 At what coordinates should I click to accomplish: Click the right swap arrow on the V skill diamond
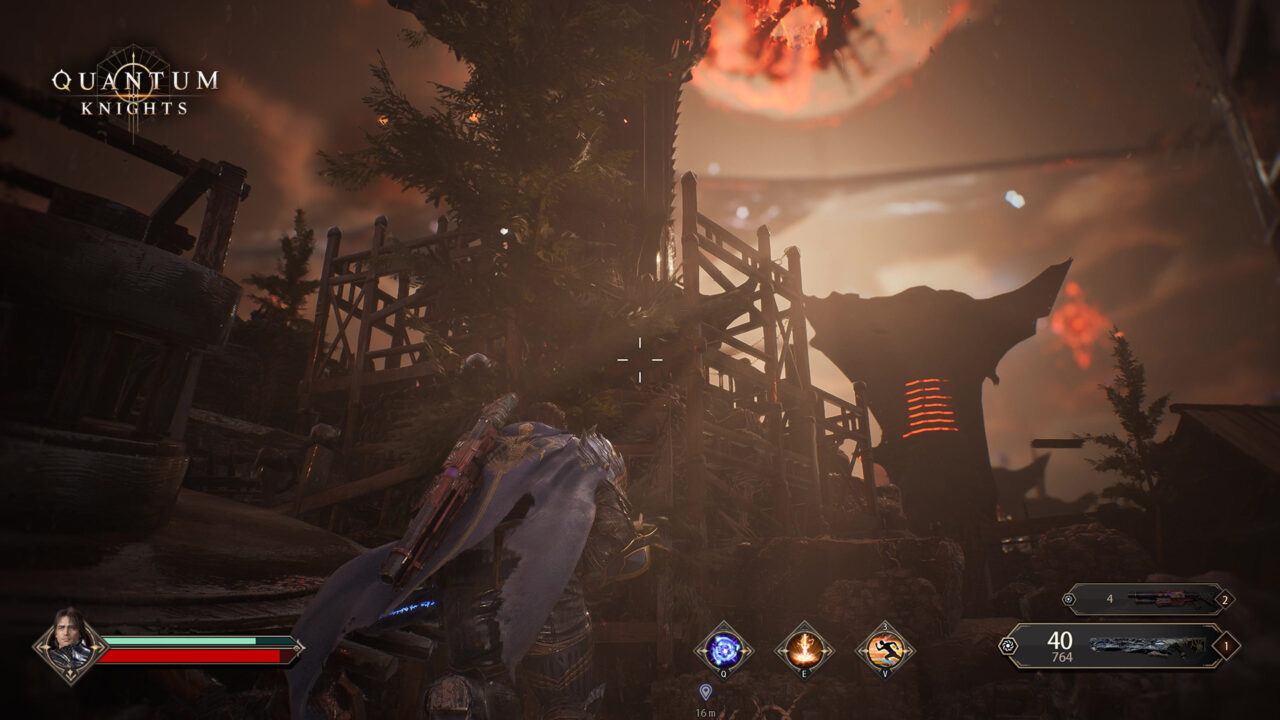point(909,650)
